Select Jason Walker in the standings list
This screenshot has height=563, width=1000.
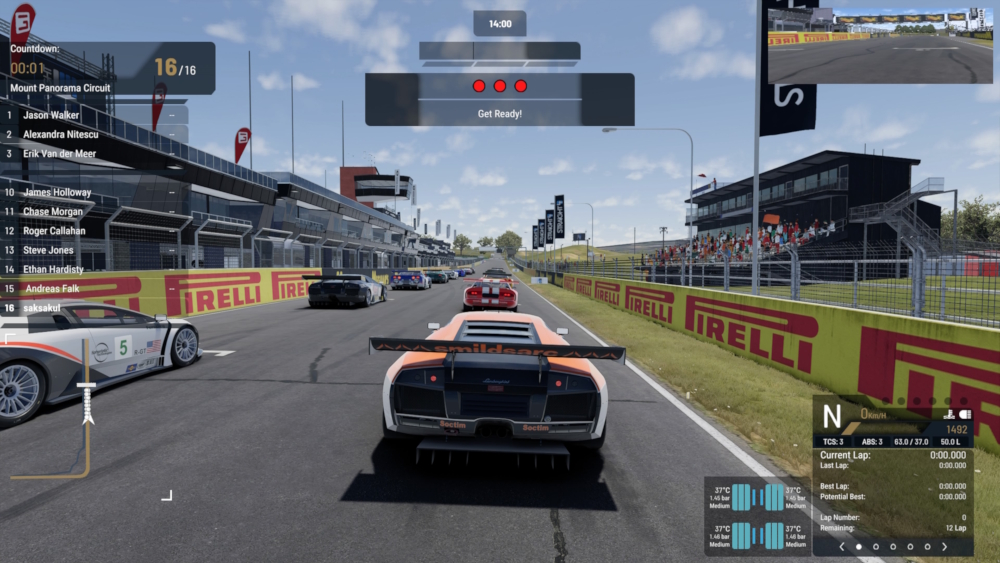point(50,115)
